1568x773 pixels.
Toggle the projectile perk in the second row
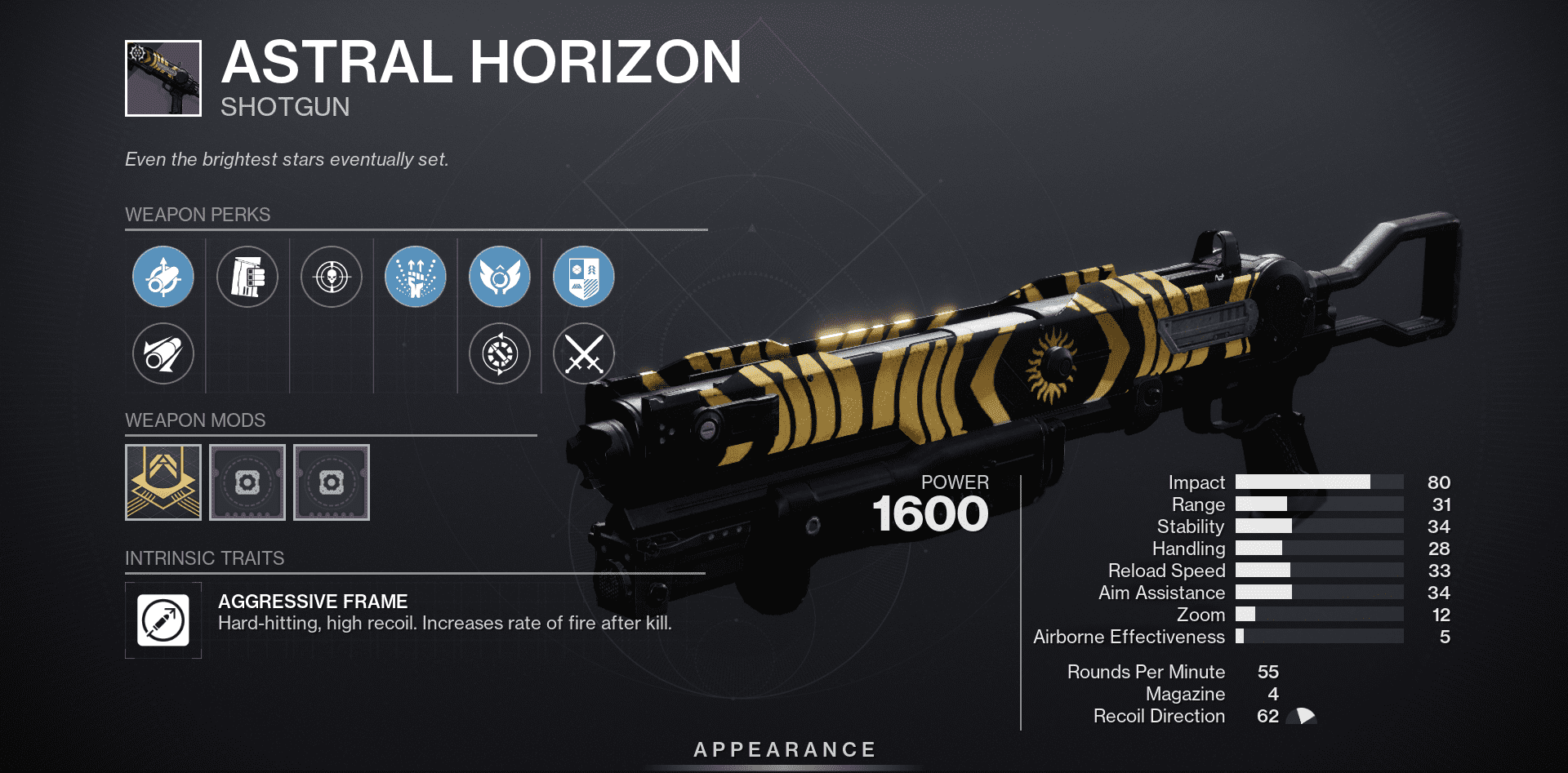(x=163, y=353)
